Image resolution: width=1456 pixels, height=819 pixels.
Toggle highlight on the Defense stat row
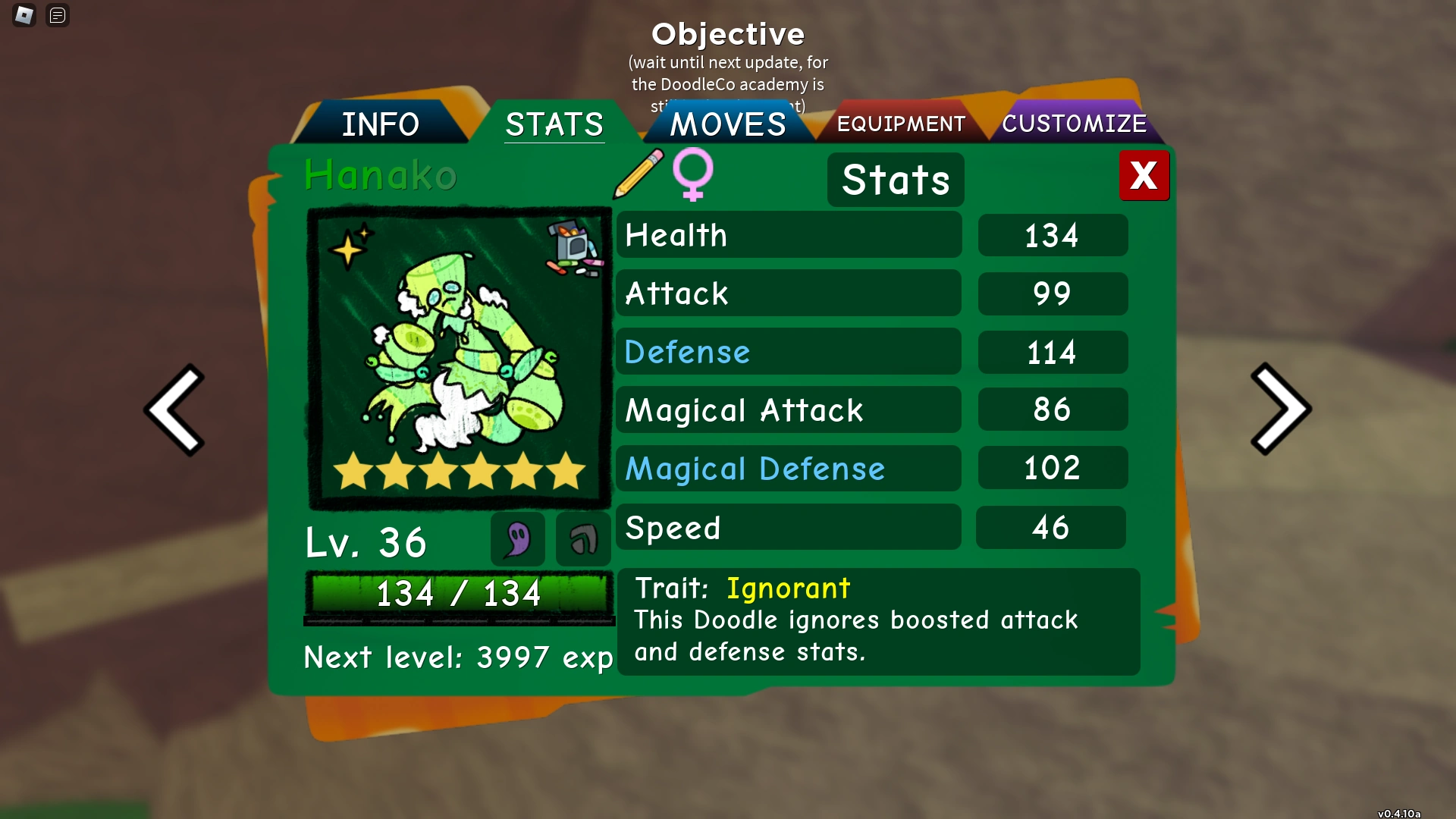tap(789, 351)
